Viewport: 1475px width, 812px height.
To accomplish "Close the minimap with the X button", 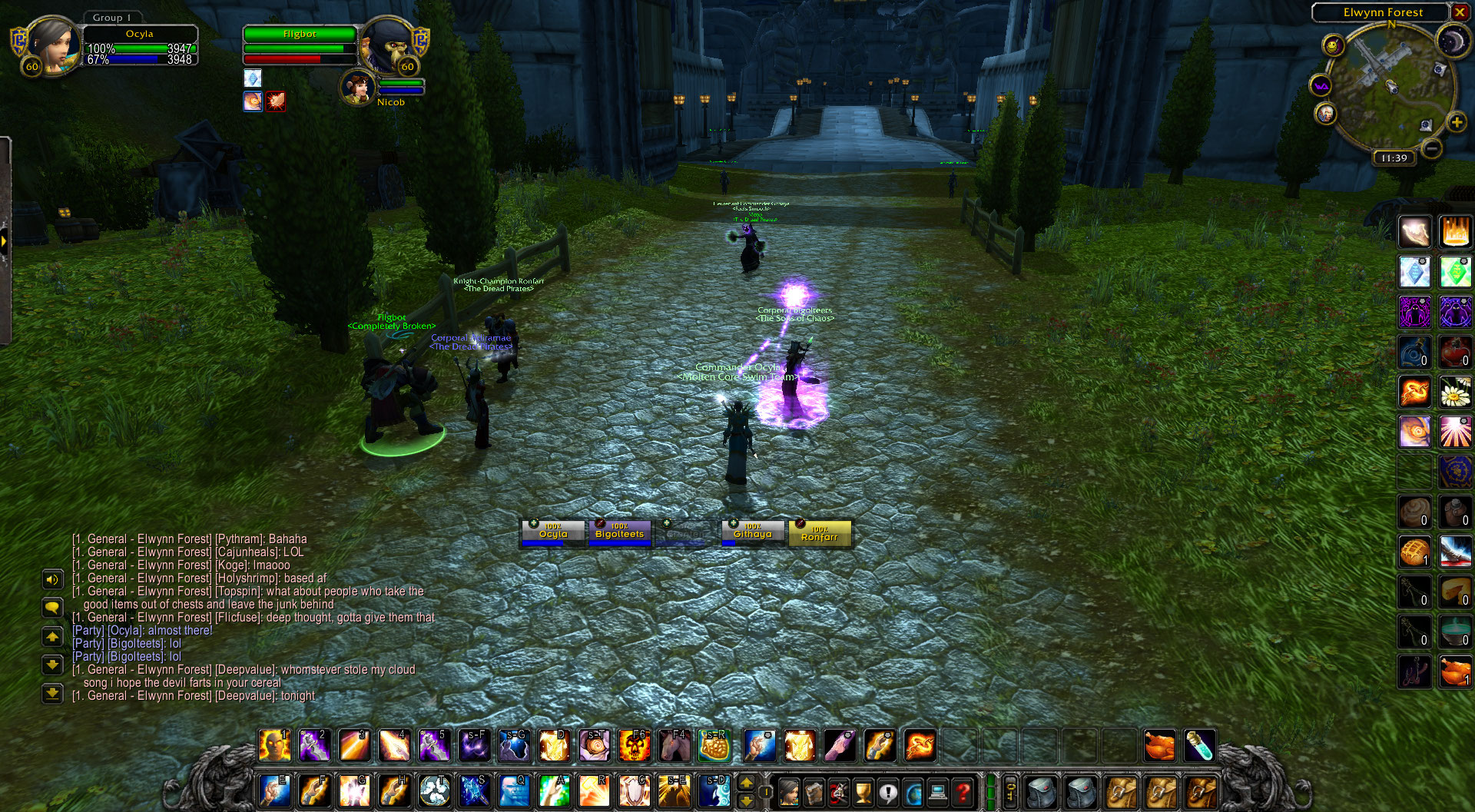I will click(1460, 12).
